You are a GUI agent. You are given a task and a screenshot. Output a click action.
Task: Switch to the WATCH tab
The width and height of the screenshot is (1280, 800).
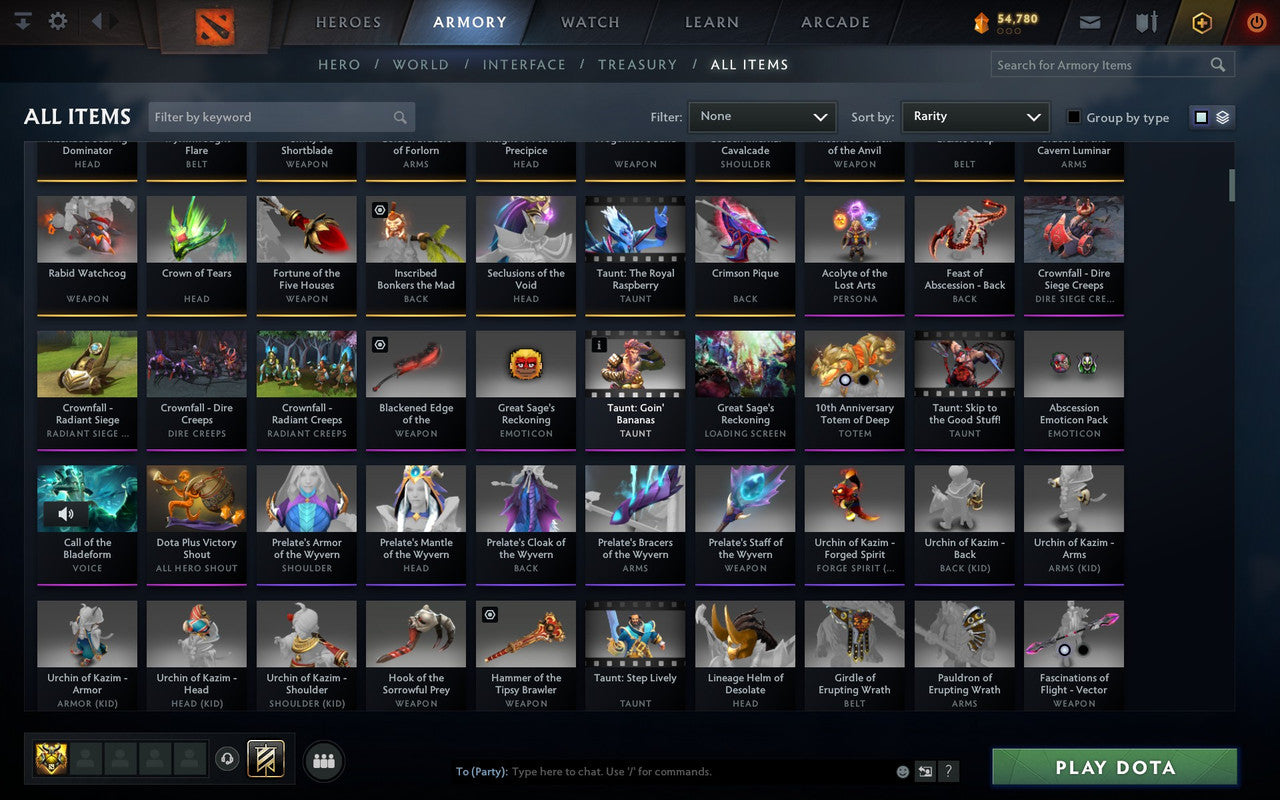click(x=589, y=21)
